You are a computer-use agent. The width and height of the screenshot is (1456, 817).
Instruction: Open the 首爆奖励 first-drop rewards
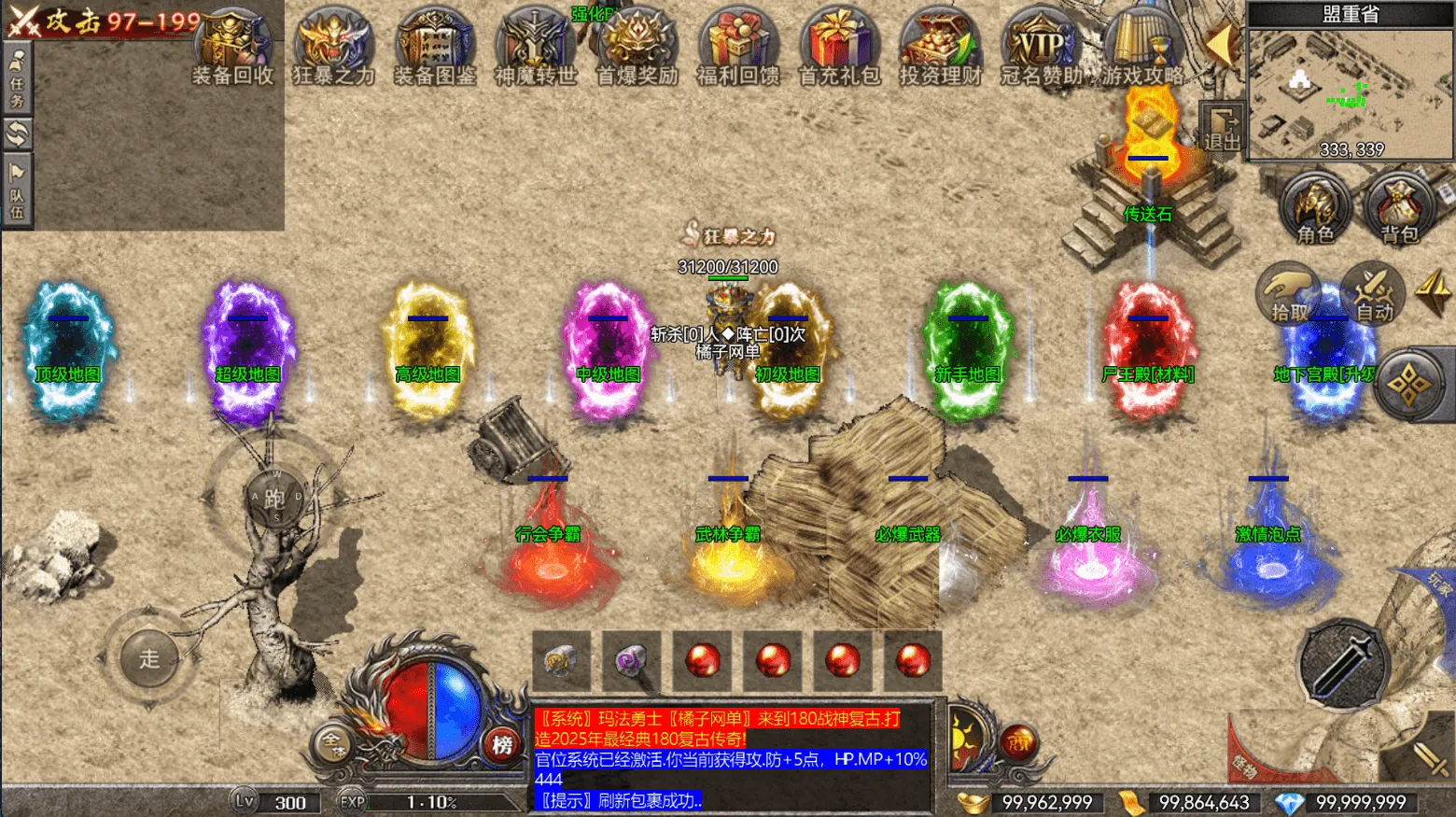click(x=637, y=49)
